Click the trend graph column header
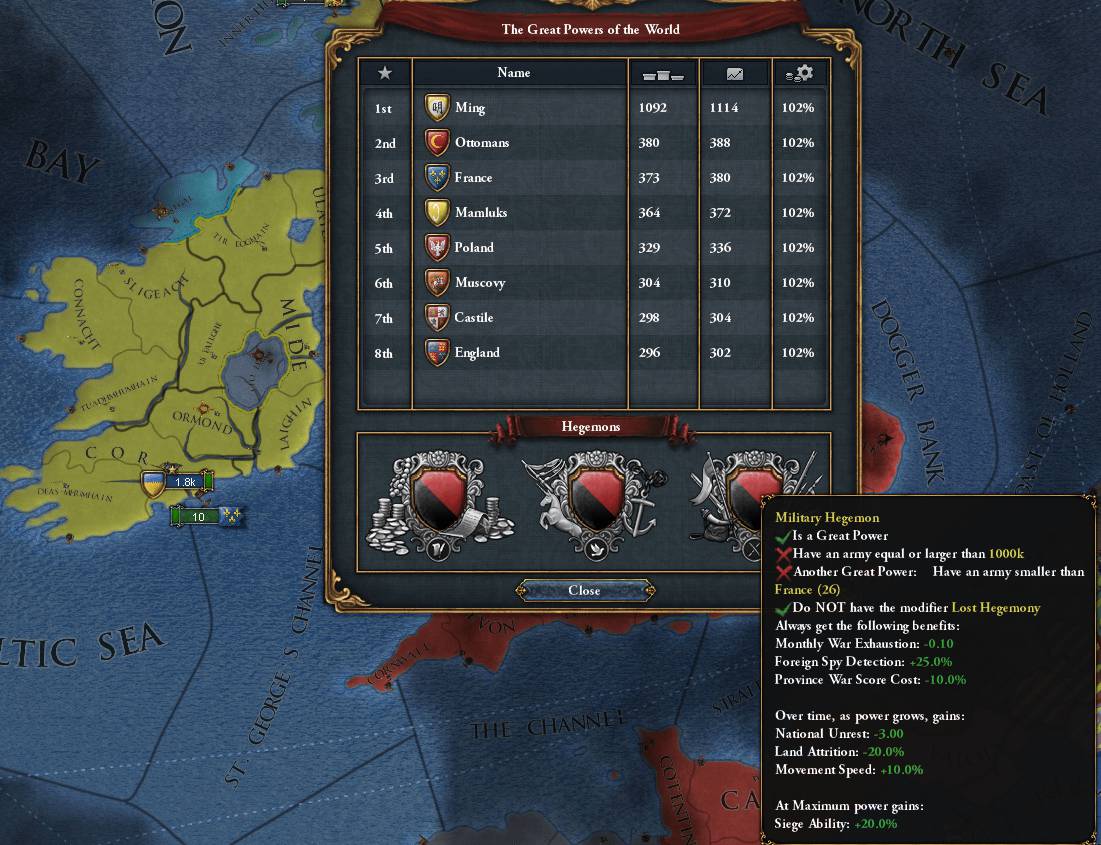 [735, 73]
